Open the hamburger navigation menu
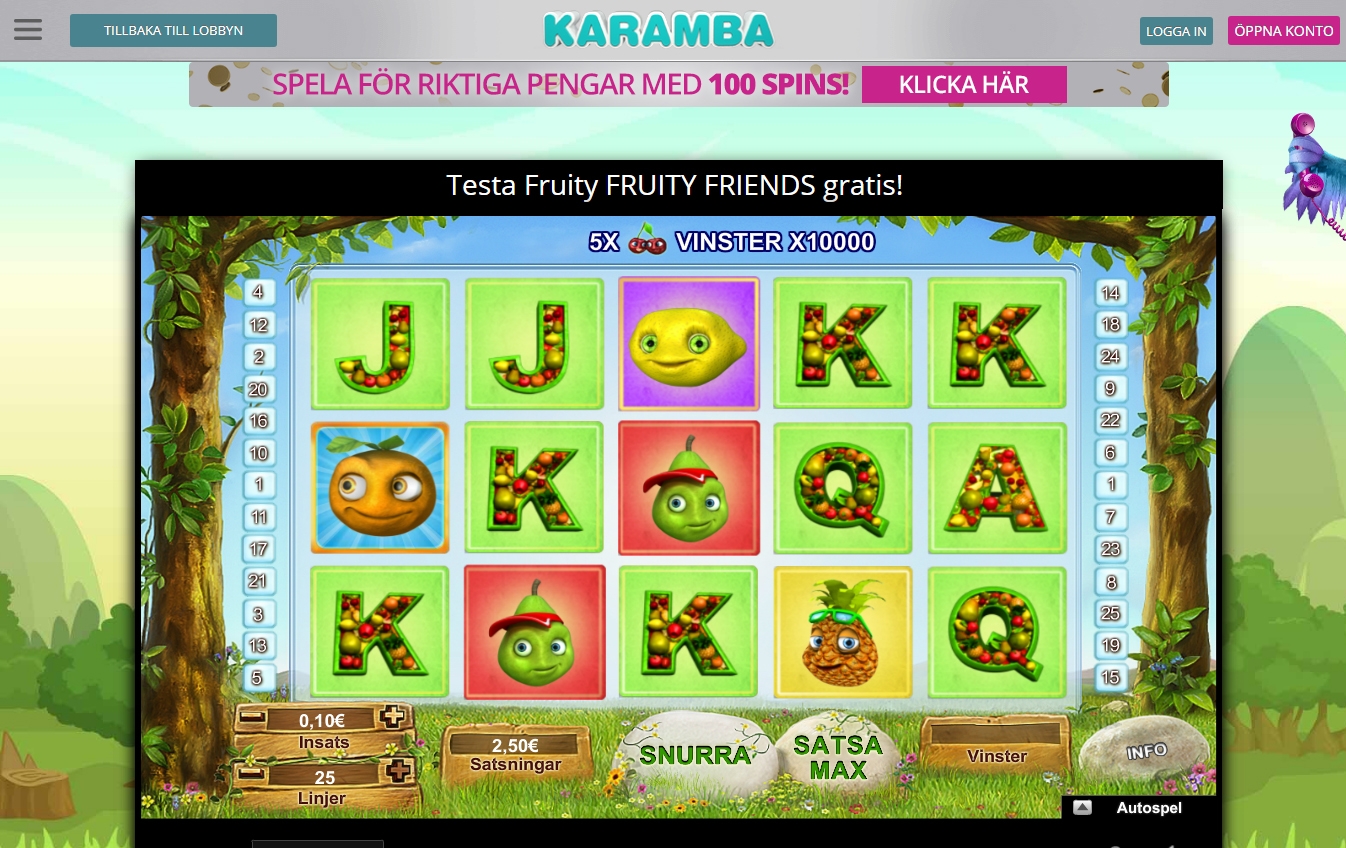The height and width of the screenshot is (848, 1346). tap(27, 29)
